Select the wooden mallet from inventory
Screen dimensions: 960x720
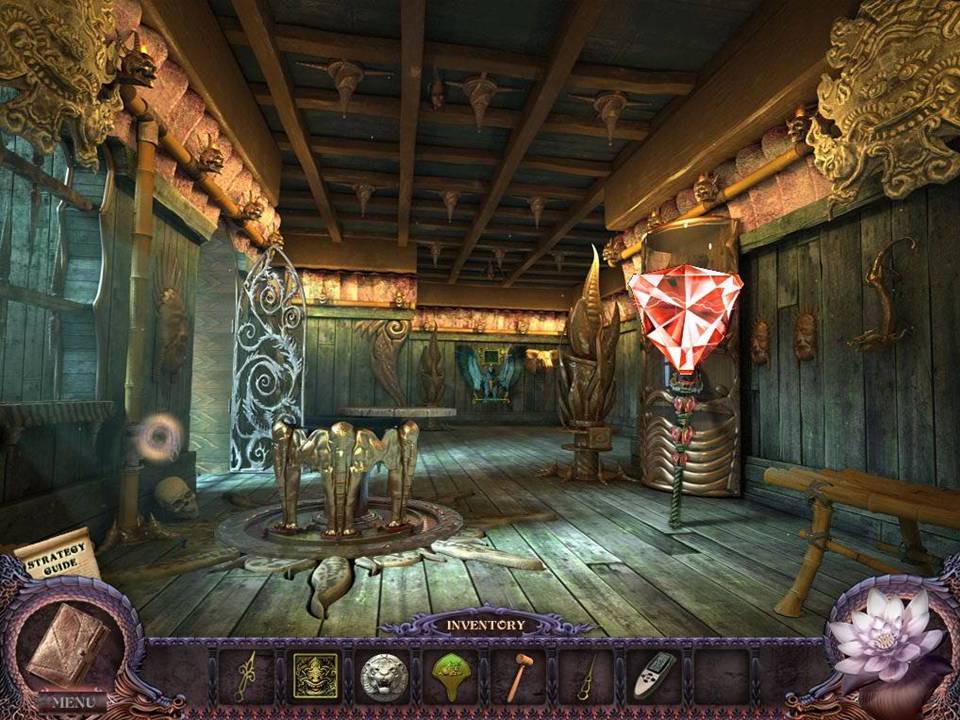[x=518, y=678]
